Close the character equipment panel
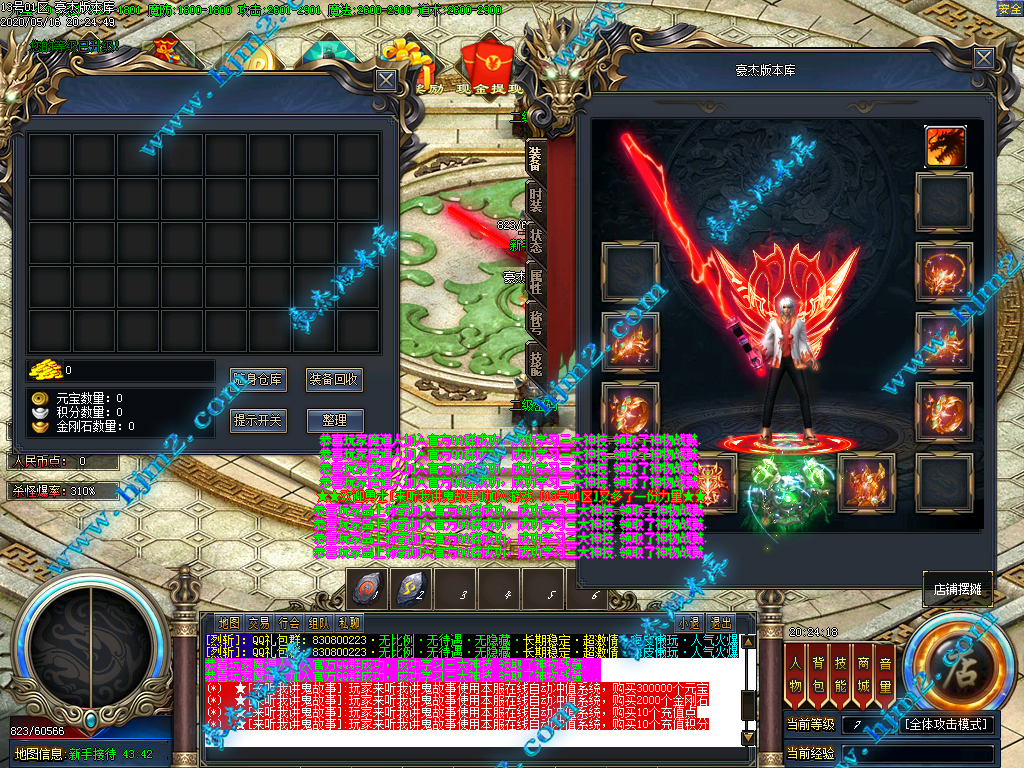The width and height of the screenshot is (1024, 768). [x=984, y=59]
